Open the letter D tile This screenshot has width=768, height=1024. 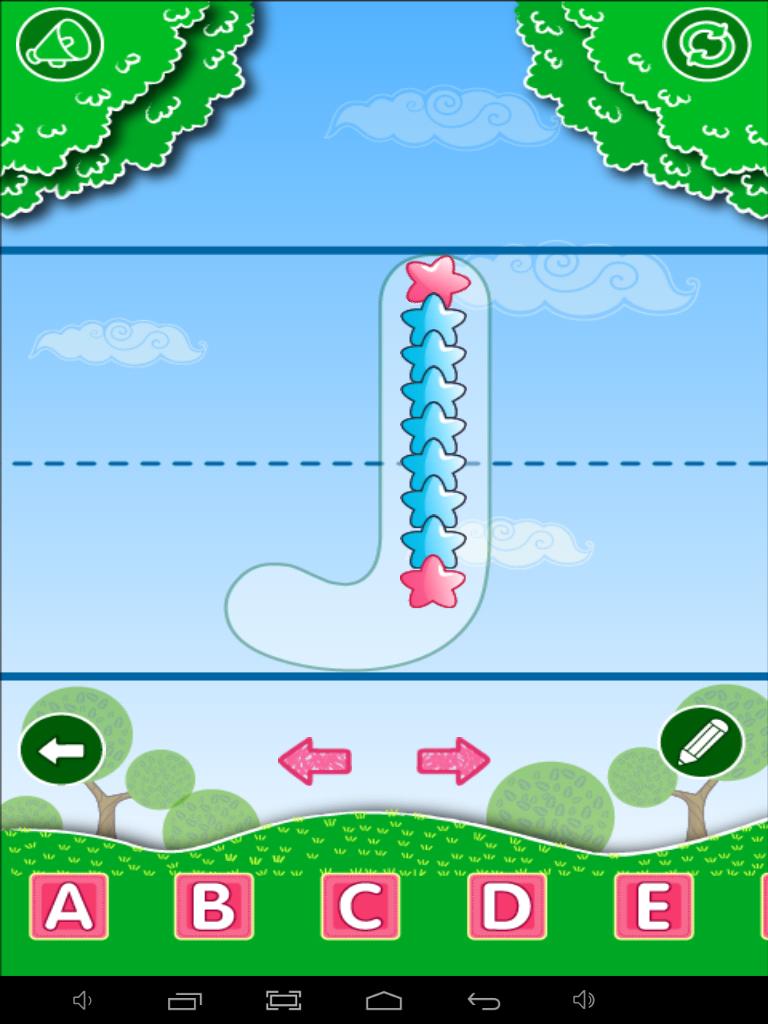click(x=507, y=906)
